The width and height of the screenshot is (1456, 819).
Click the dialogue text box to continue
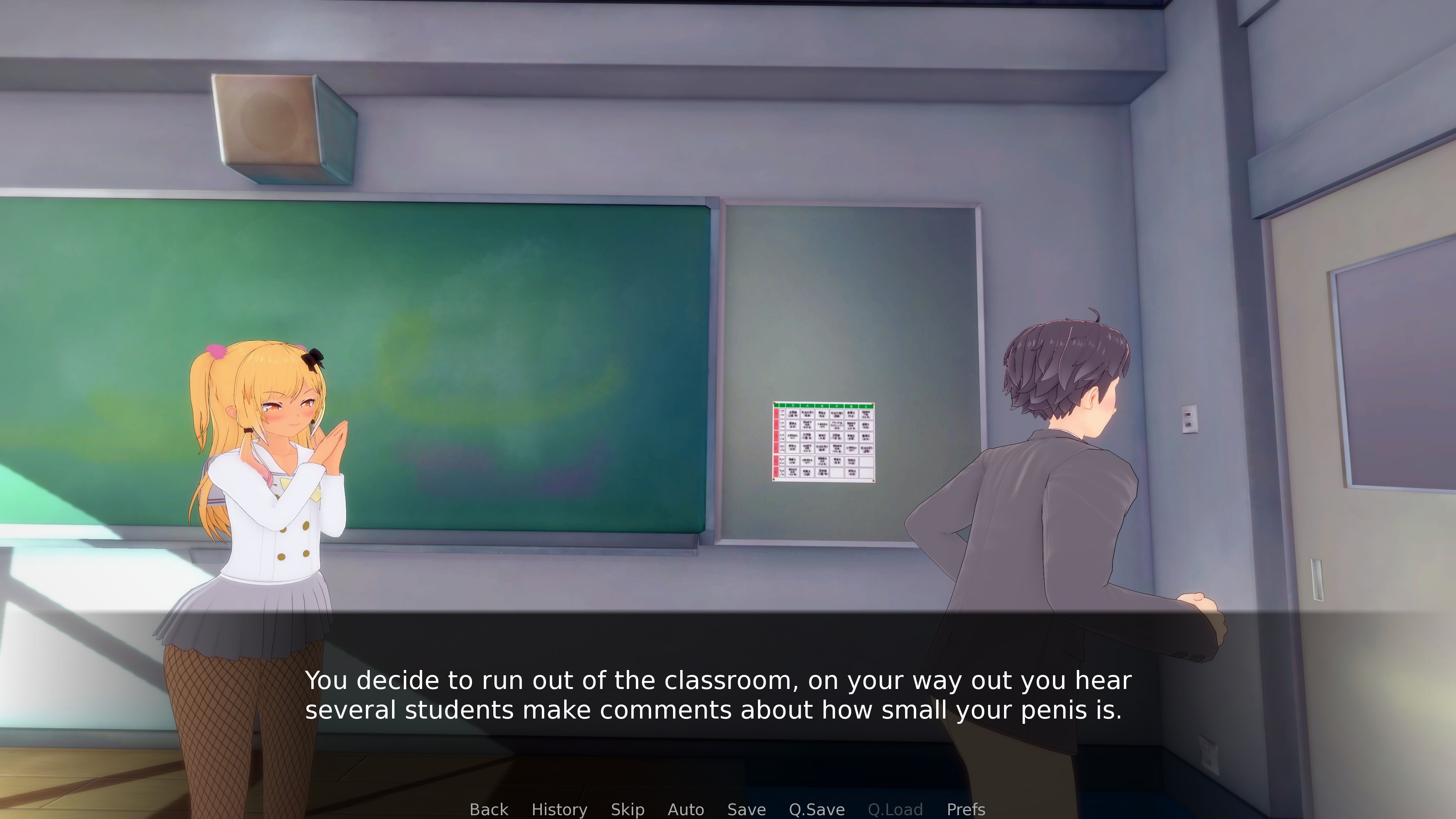[718, 695]
